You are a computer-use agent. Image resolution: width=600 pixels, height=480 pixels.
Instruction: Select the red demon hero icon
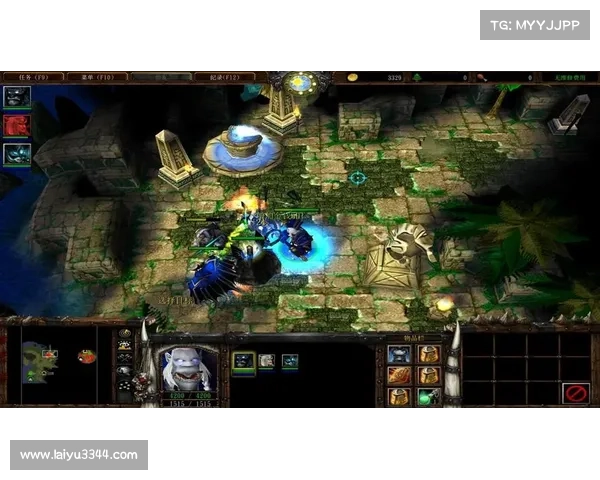click(17, 125)
